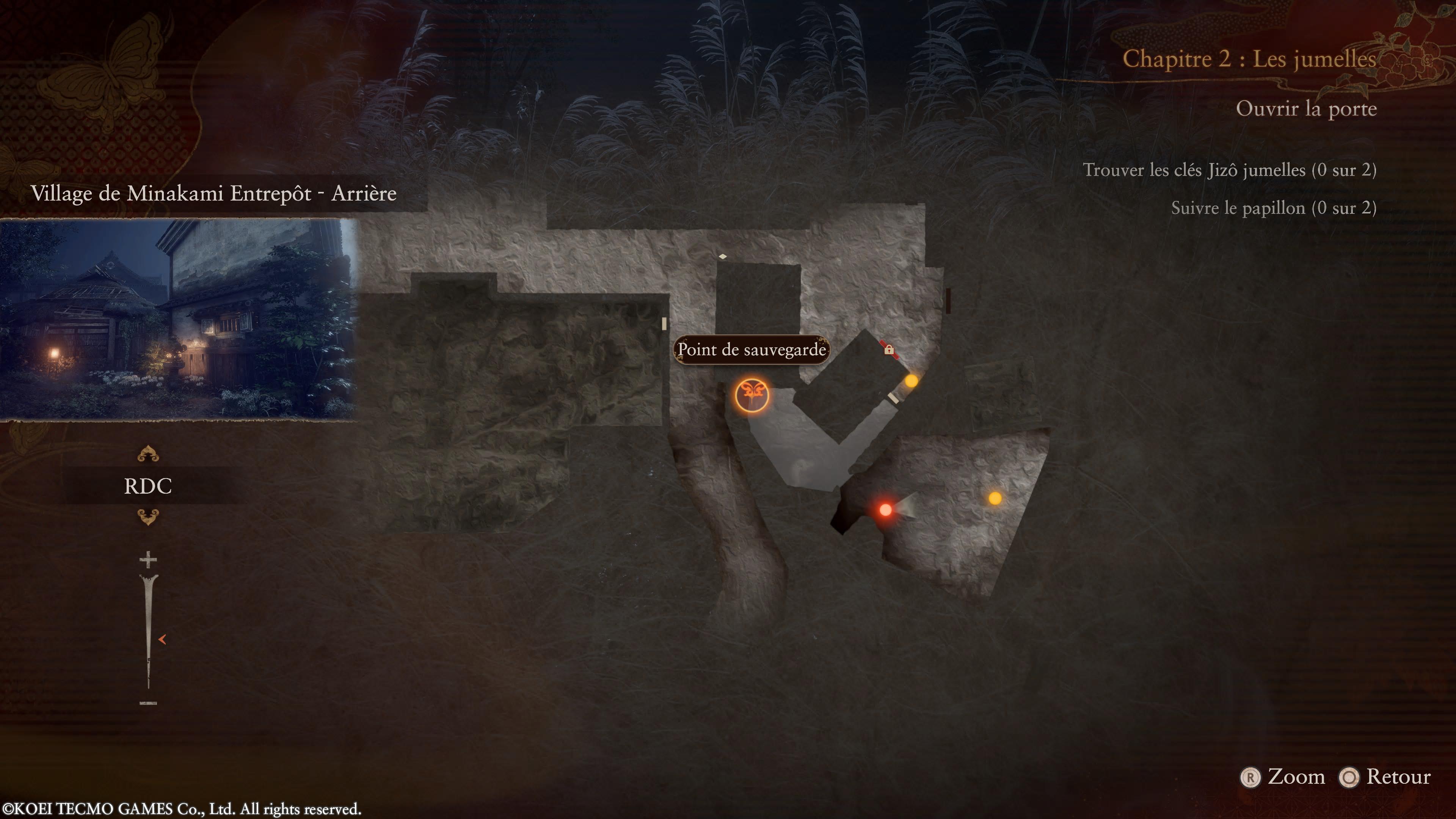This screenshot has width=1456, height=819.
Task: Click the Jizô twin keys objective
Action: (x=1229, y=170)
